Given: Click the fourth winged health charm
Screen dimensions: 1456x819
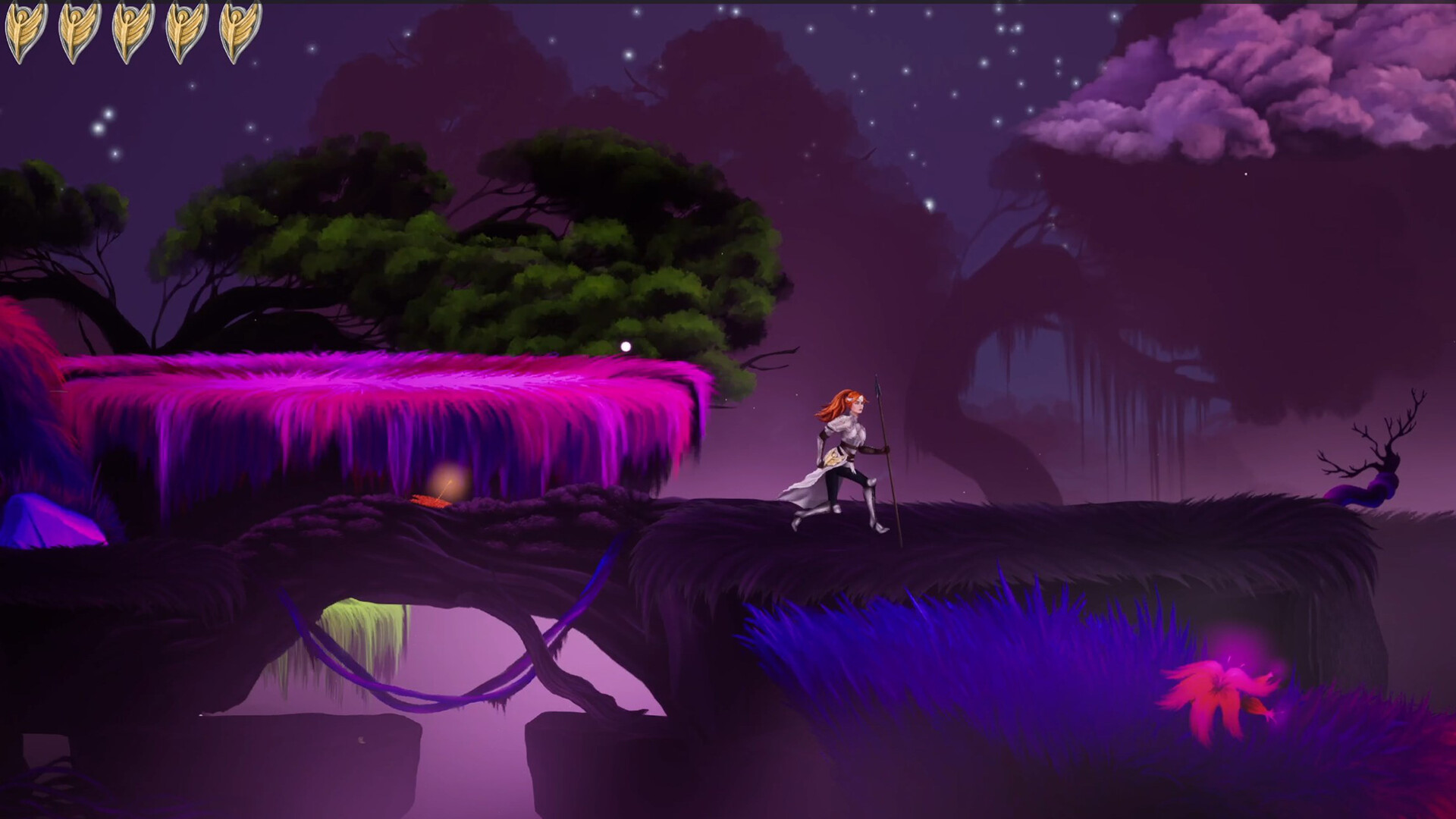Looking at the screenshot, I should point(184,32).
